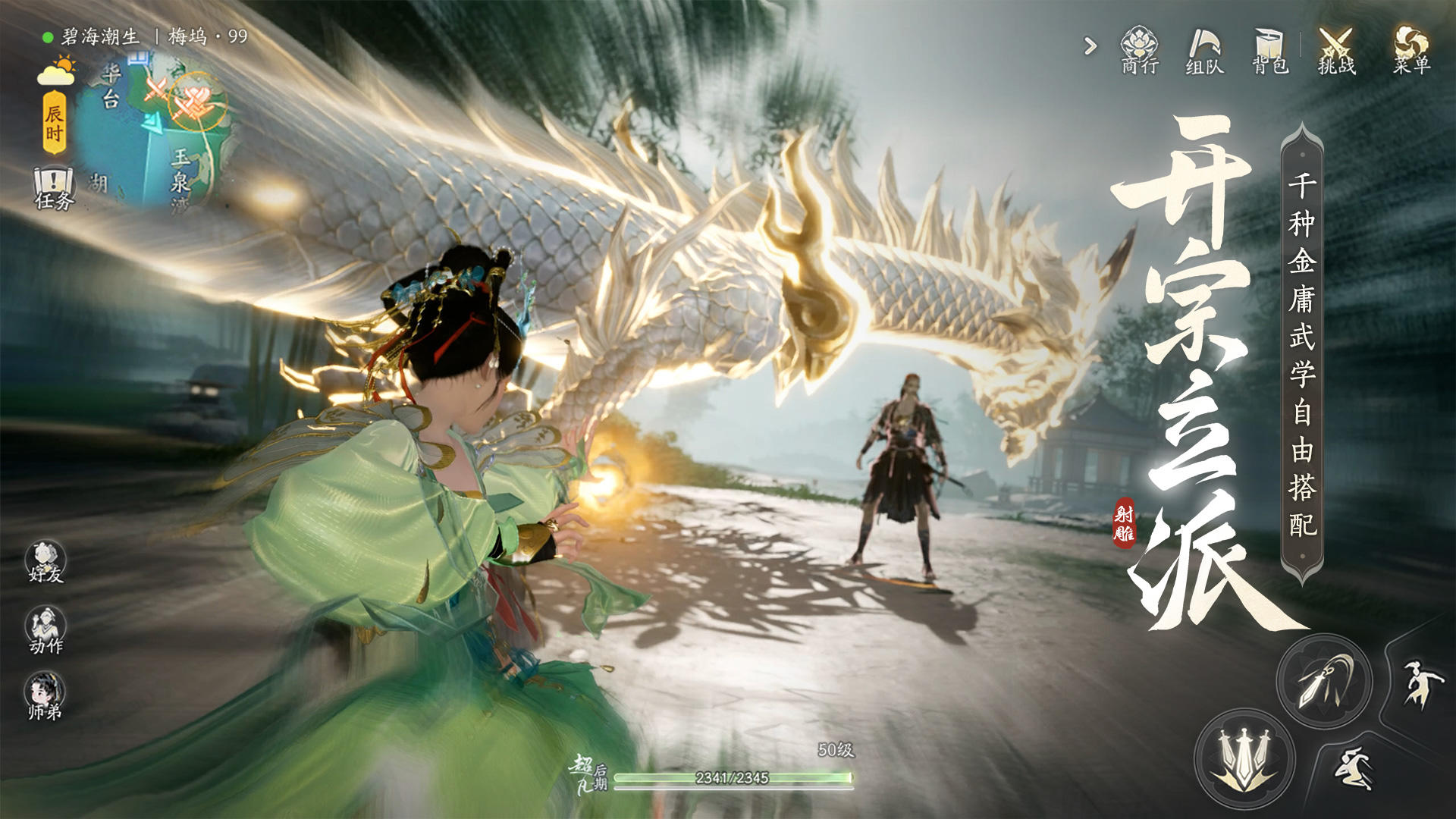1456x819 pixels.
Task: Open the 商行 trading shop
Action: click(x=1139, y=50)
